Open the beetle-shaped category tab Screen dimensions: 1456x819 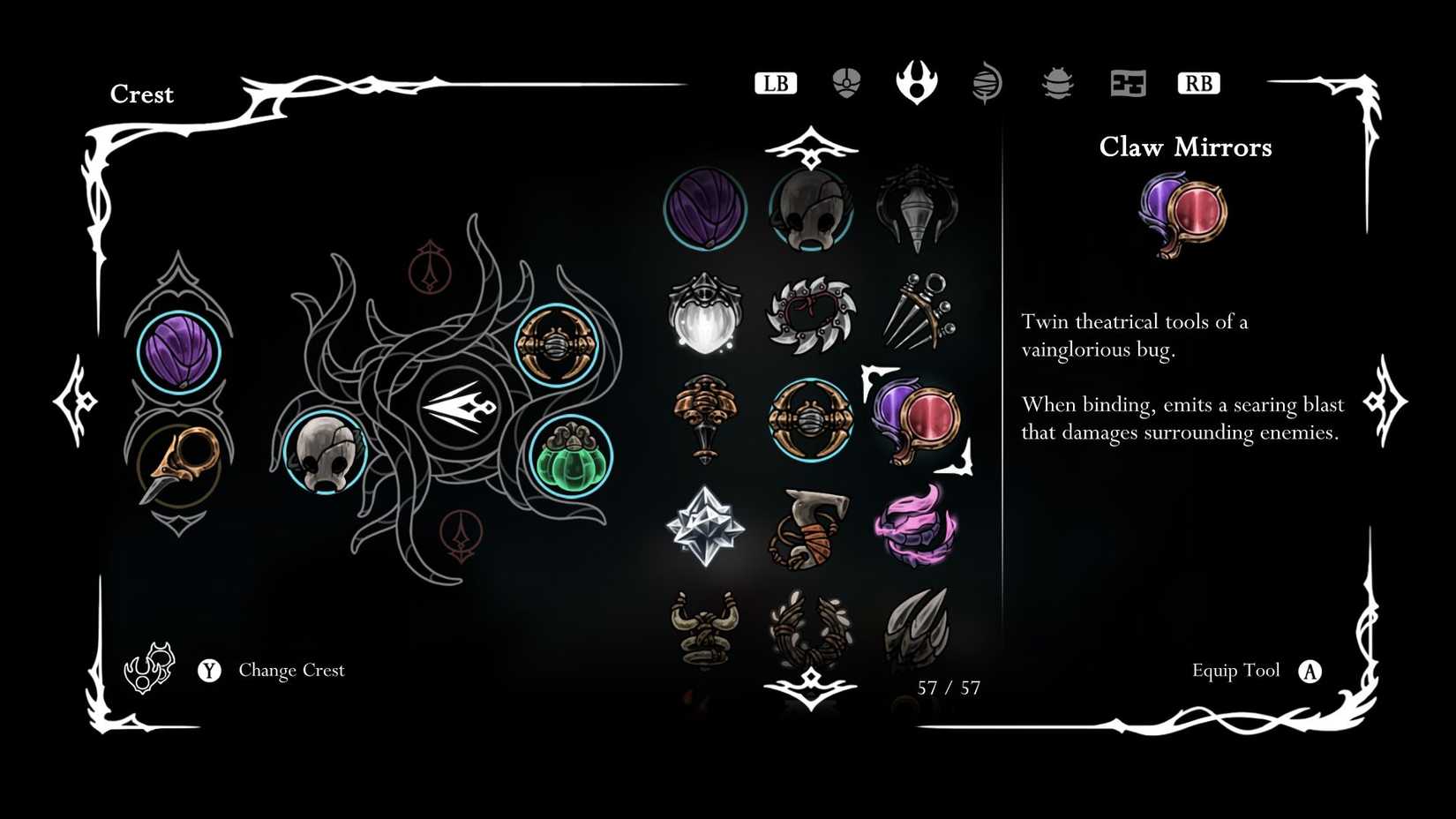point(1056,82)
